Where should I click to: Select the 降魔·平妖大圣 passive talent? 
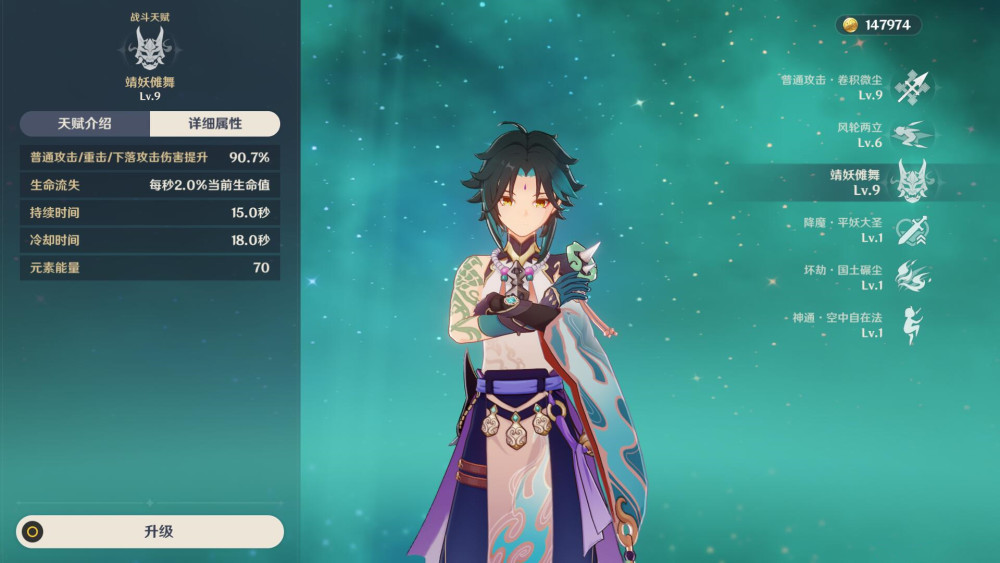point(911,230)
